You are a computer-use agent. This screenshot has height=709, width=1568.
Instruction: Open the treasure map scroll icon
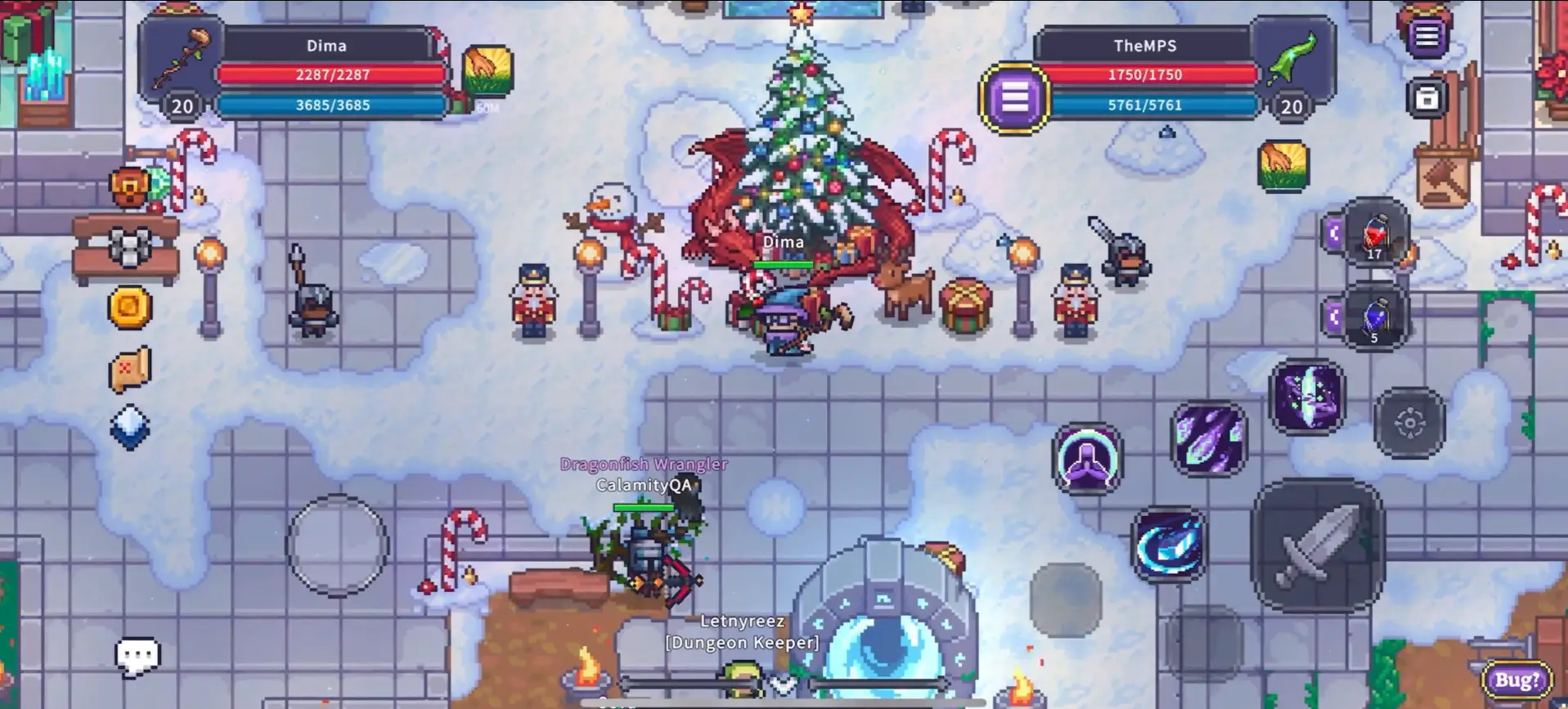pos(130,369)
